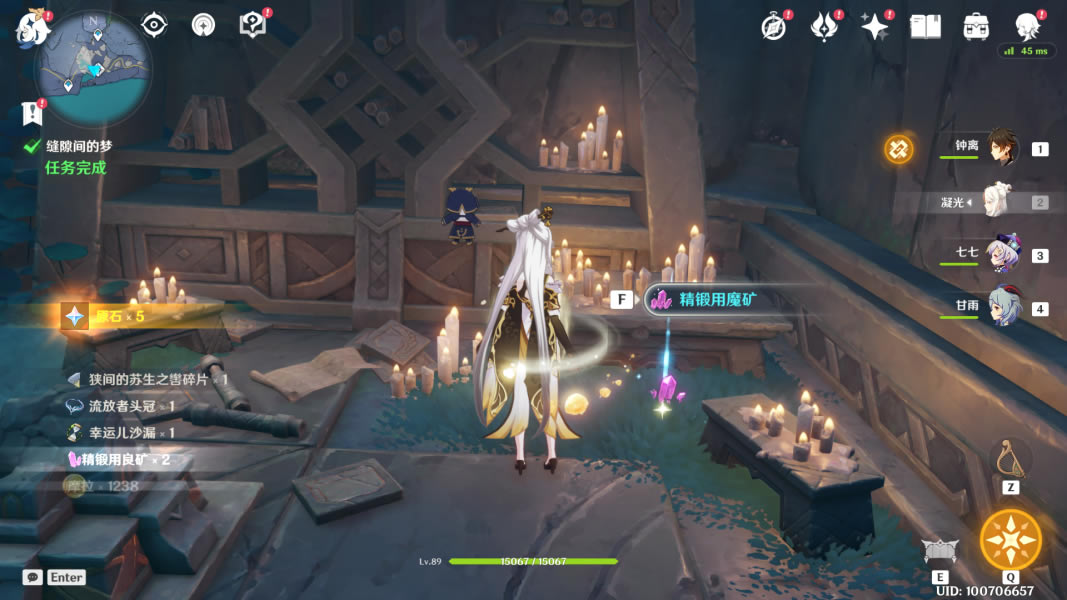This screenshot has height=600, width=1067.
Task: Switch to party member 甘雨
Action: (1002, 307)
